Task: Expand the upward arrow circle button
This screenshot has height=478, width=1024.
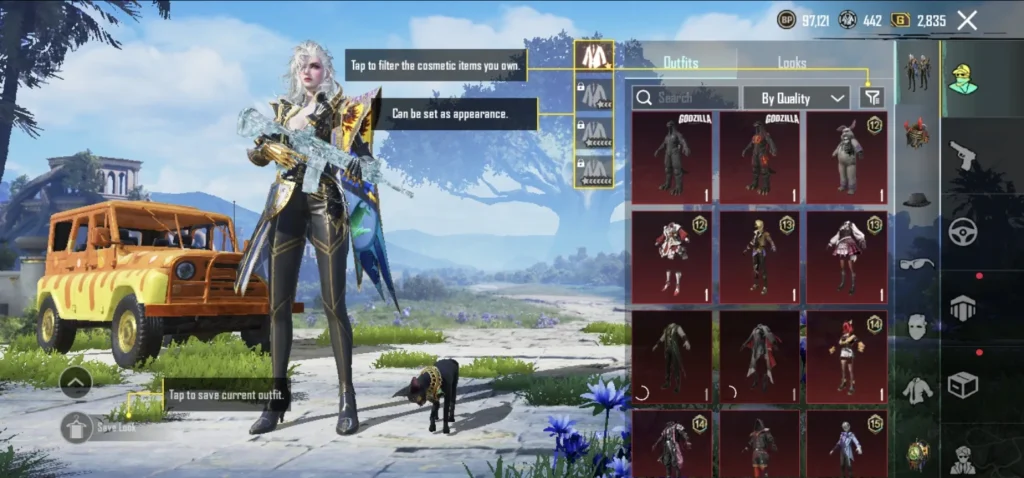Action: [77, 381]
